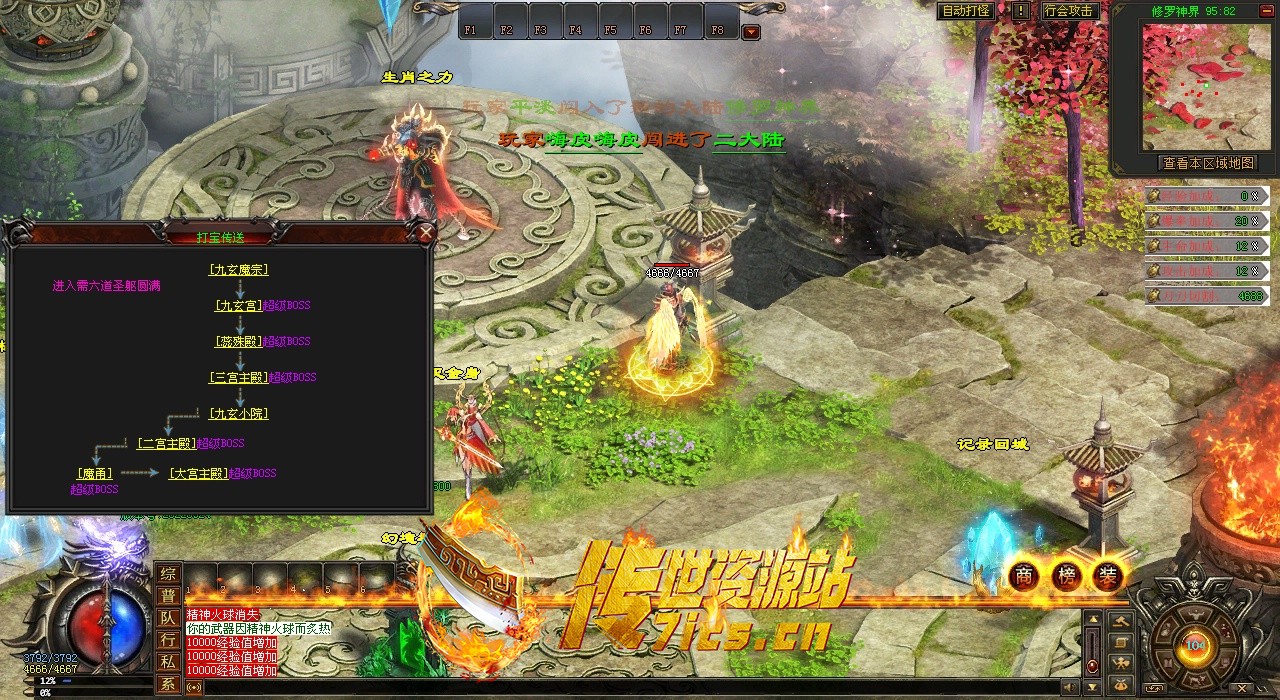Switch chat to the 队 team tab

[x=168, y=618]
